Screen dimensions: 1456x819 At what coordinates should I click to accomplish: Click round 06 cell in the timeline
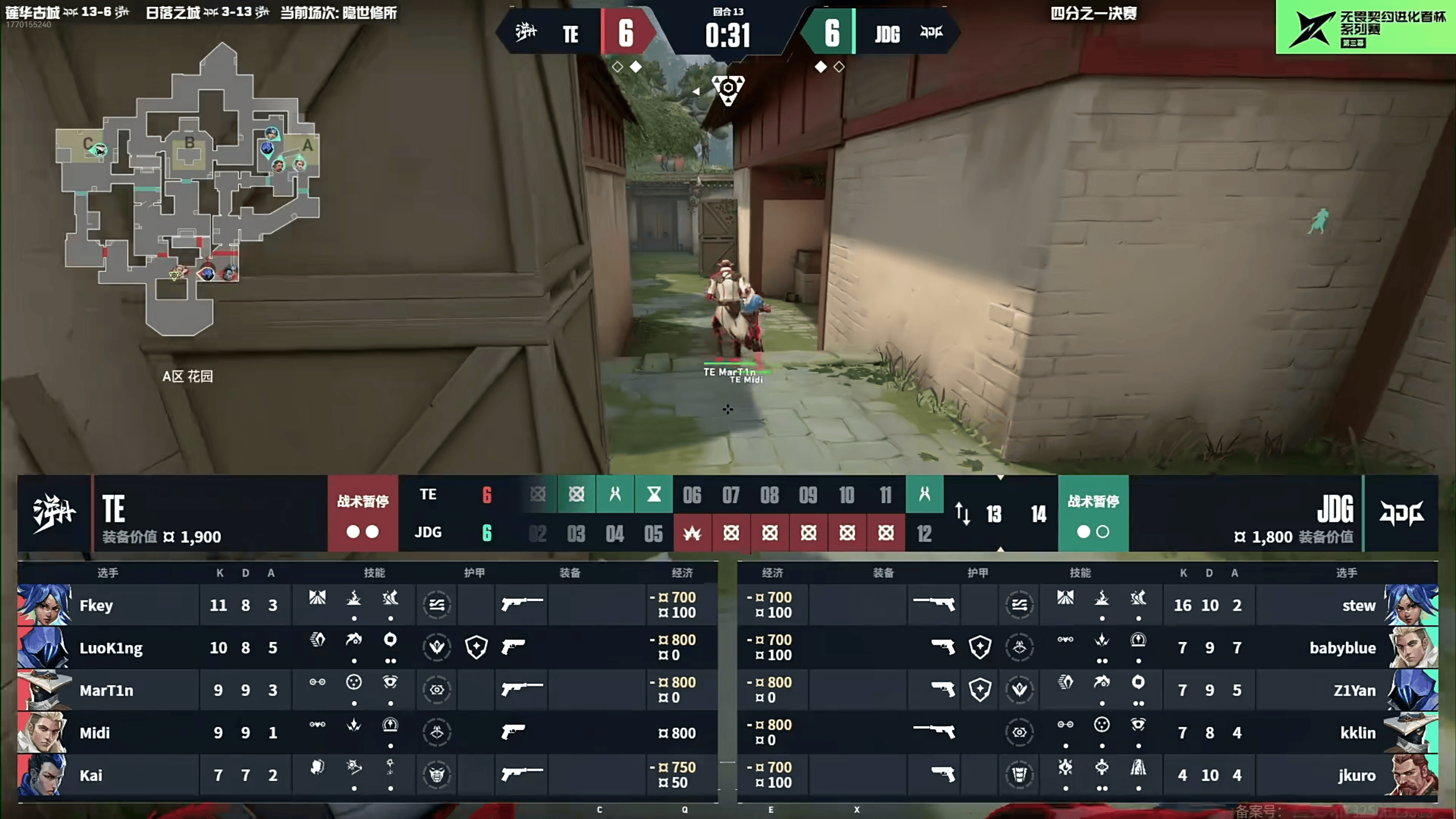click(x=692, y=495)
